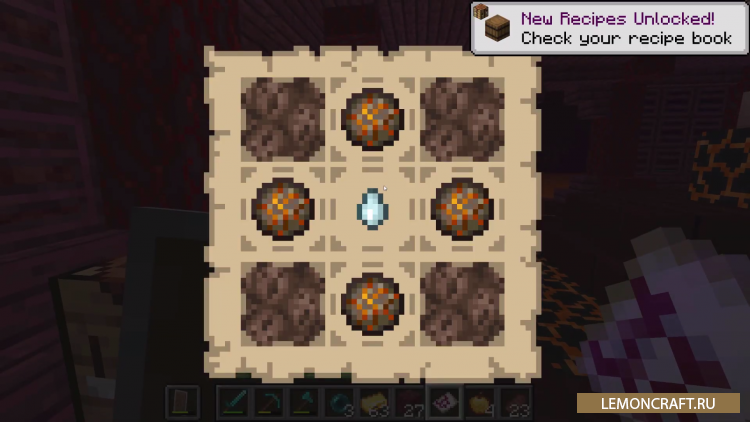Click the shield in the offhand slot
Image resolution: width=750 pixels, height=422 pixels.
click(181, 402)
